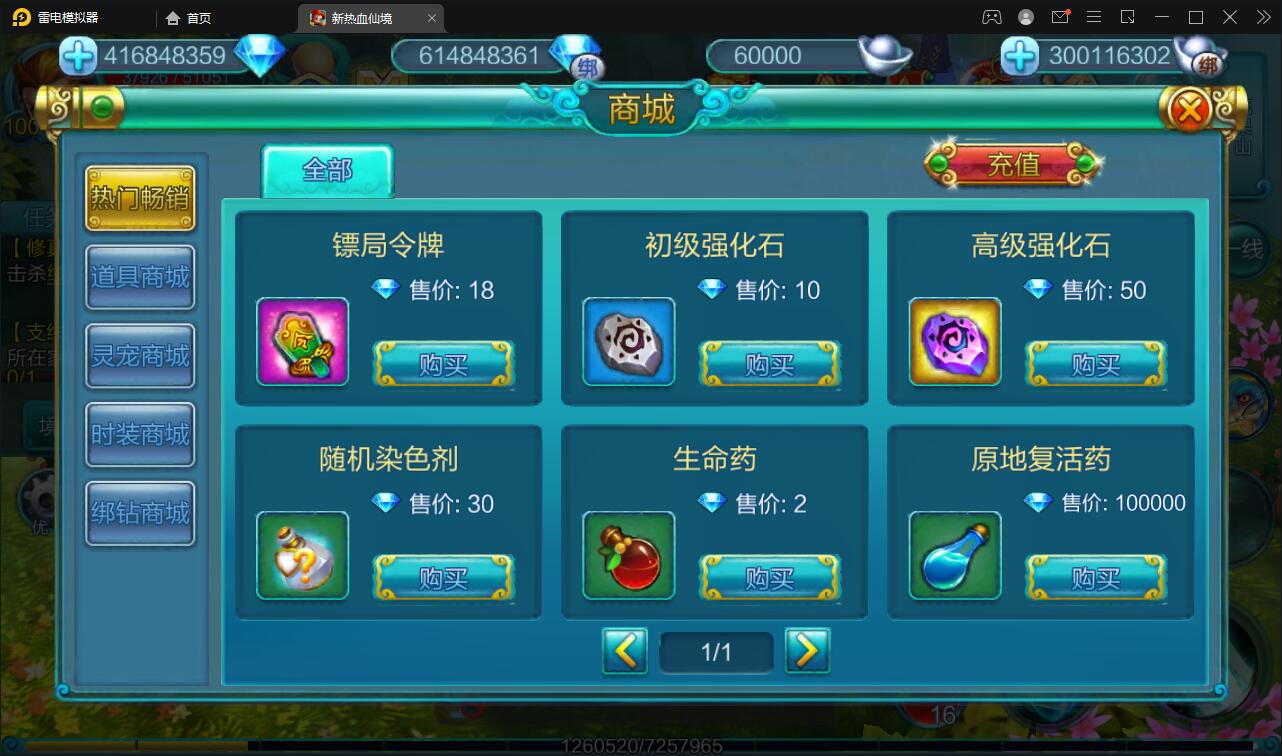This screenshot has height=756, width=1282.
Task: Click the 镖局令牌 item icon
Action: click(302, 342)
